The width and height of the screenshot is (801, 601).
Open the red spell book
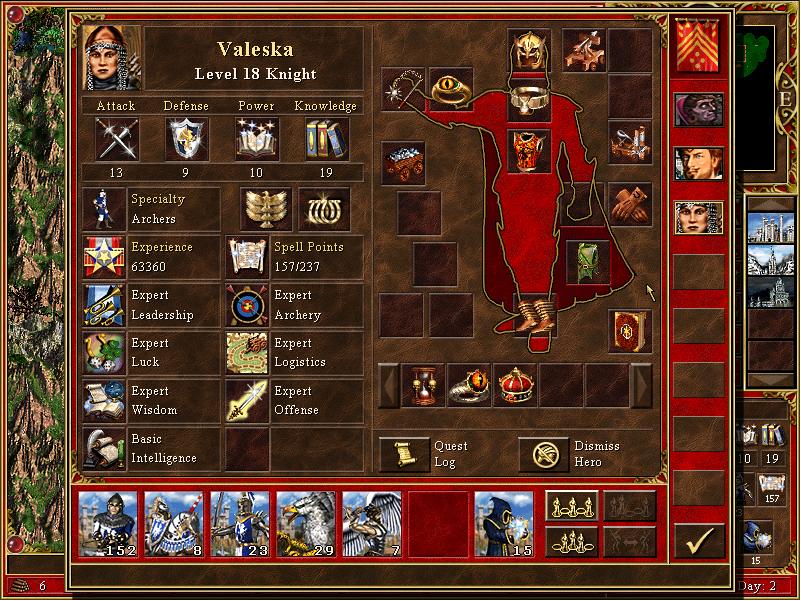630,331
